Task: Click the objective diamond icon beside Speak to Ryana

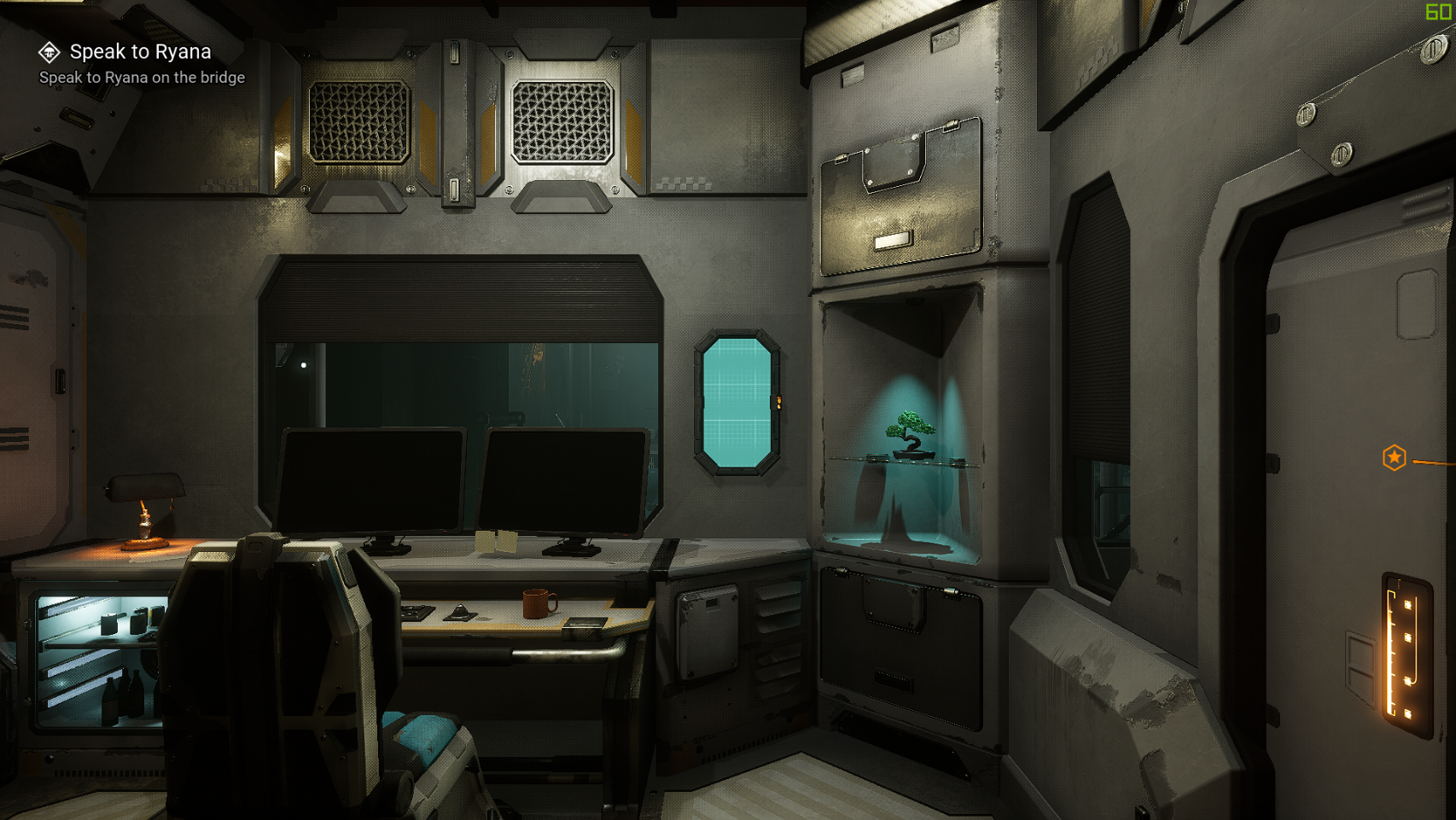Action: (x=50, y=53)
